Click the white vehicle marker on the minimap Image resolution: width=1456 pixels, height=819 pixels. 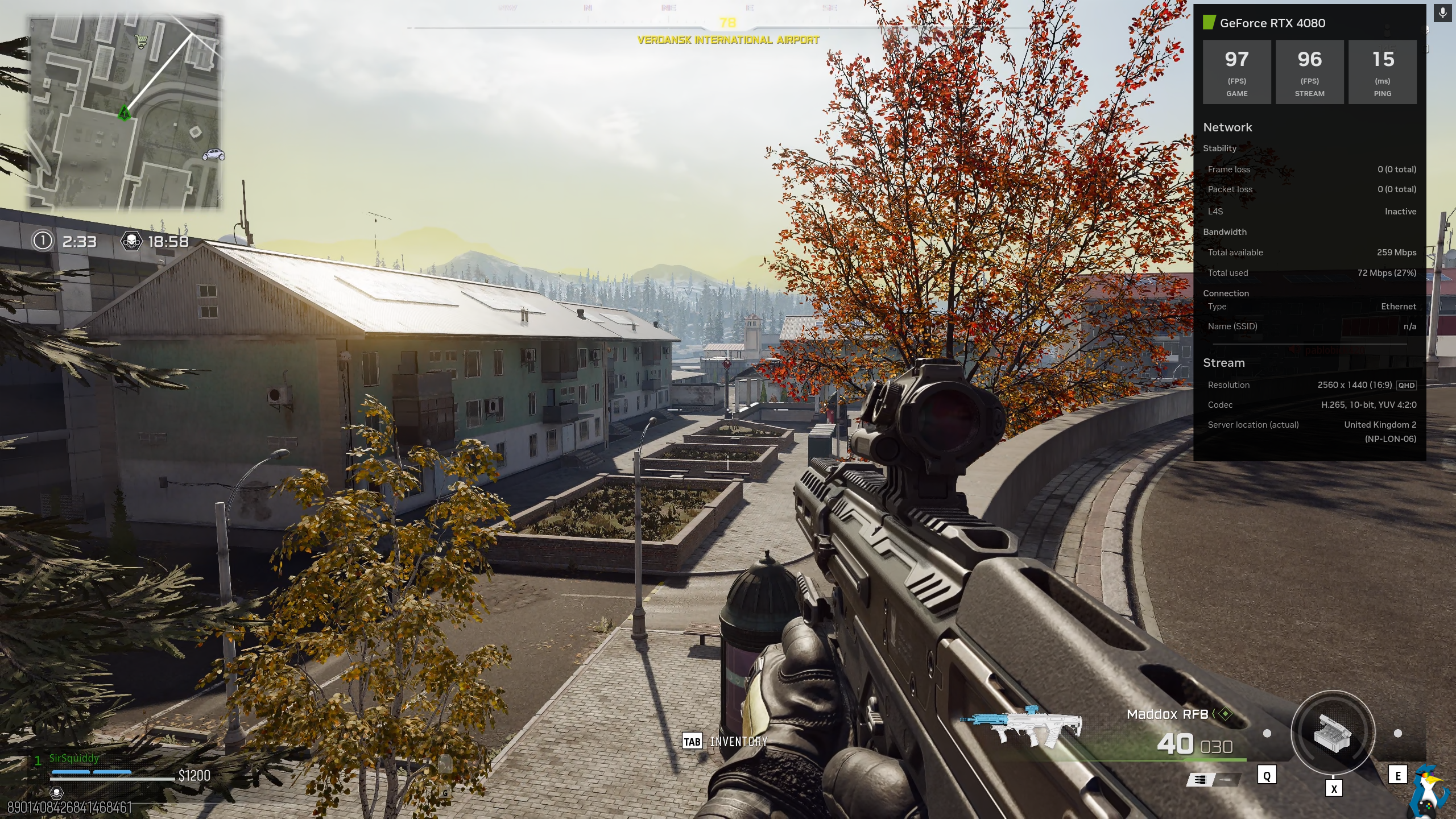point(213,154)
